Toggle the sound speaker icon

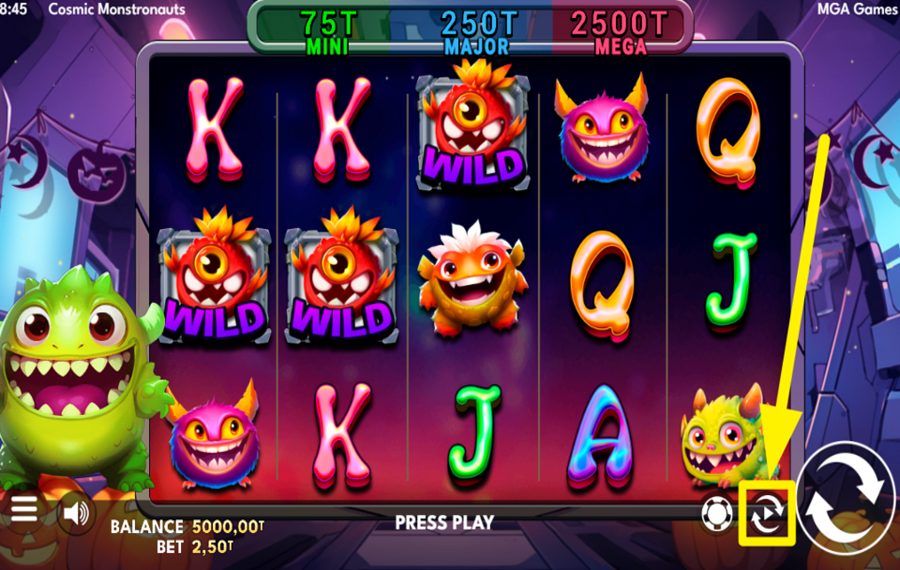(74, 513)
